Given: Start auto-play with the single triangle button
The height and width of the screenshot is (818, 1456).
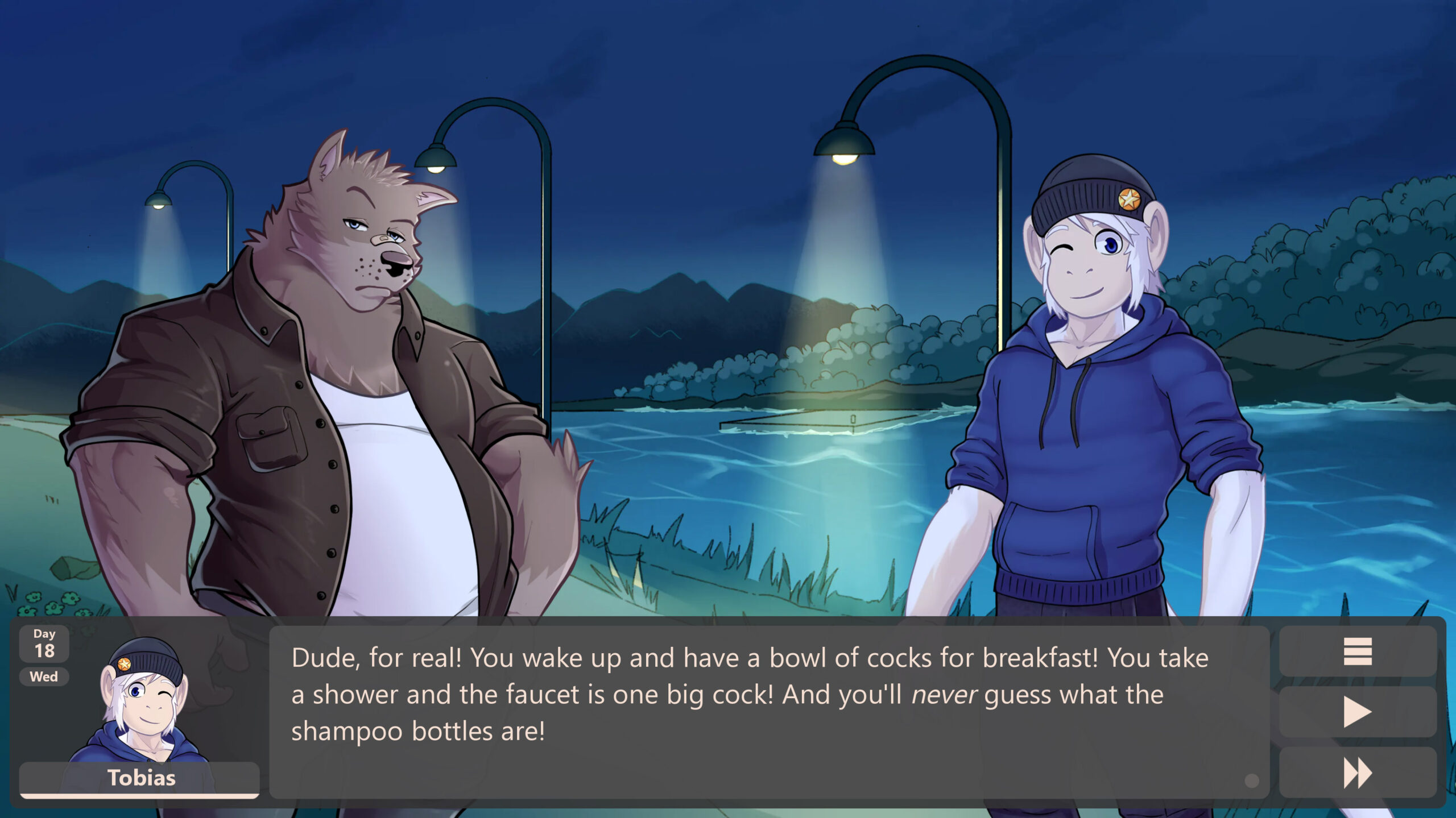Looking at the screenshot, I should (1357, 712).
